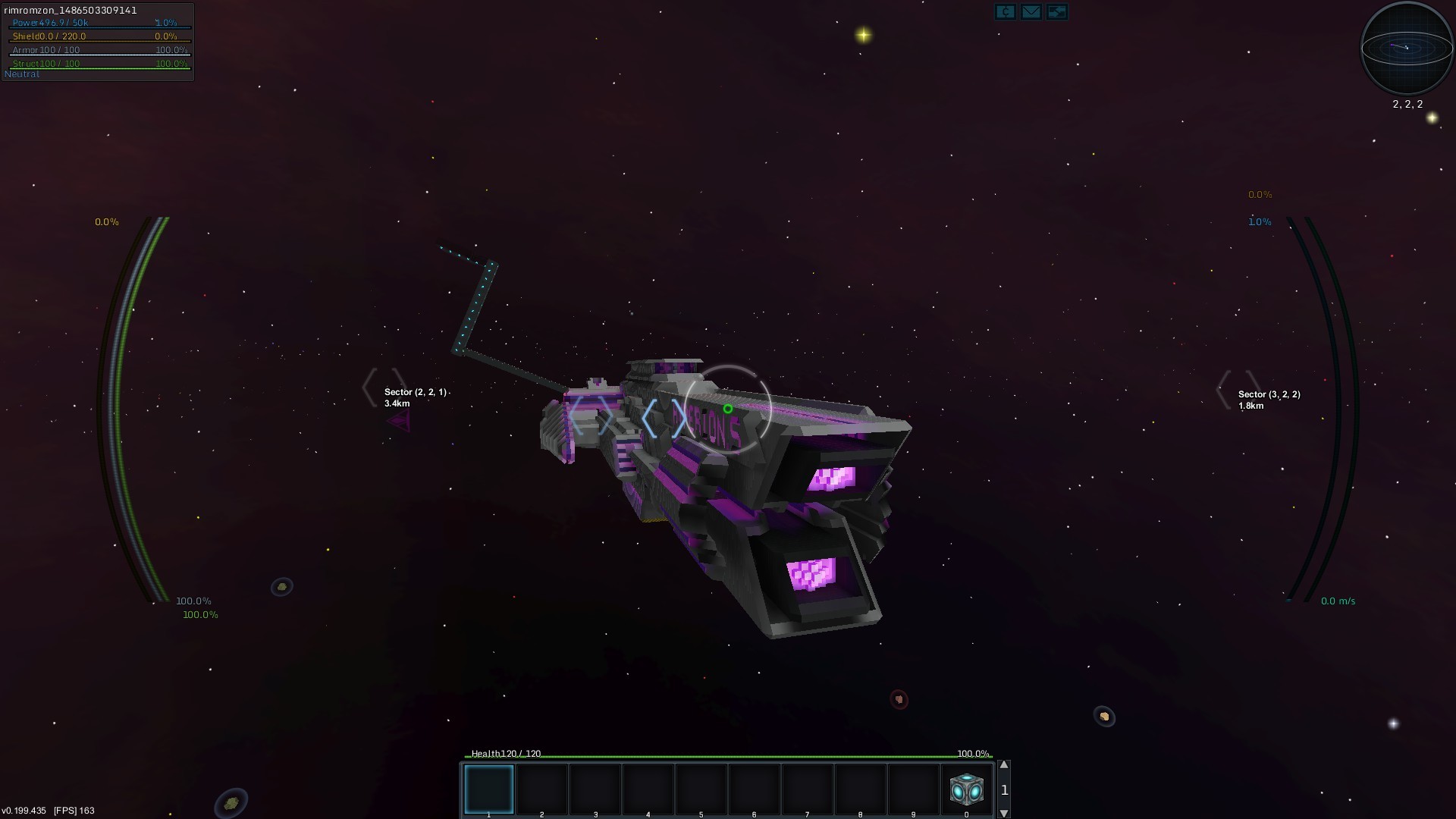Select the highlighted hotbar slot 1
This screenshot has width=1456, height=819.
(x=489, y=789)
